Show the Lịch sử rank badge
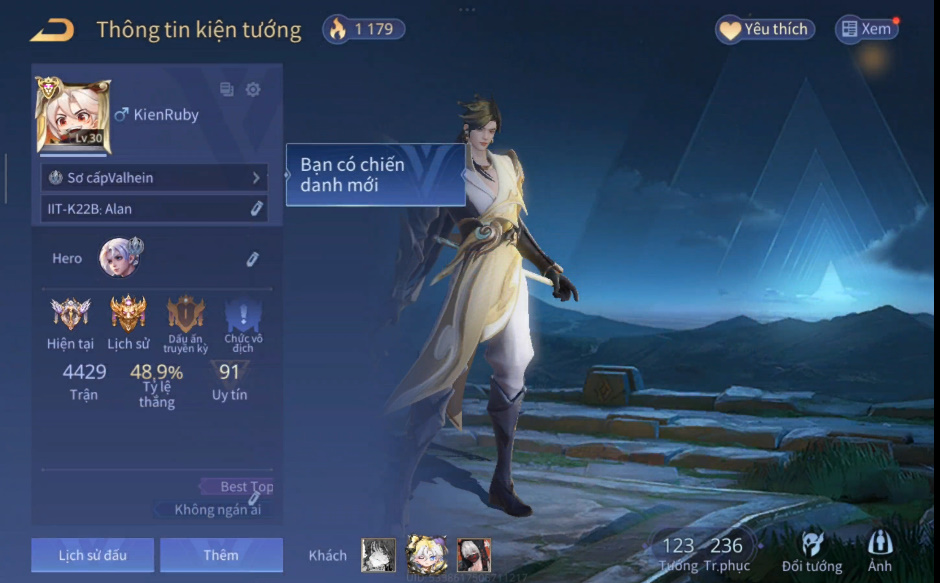 pos(128,314)
